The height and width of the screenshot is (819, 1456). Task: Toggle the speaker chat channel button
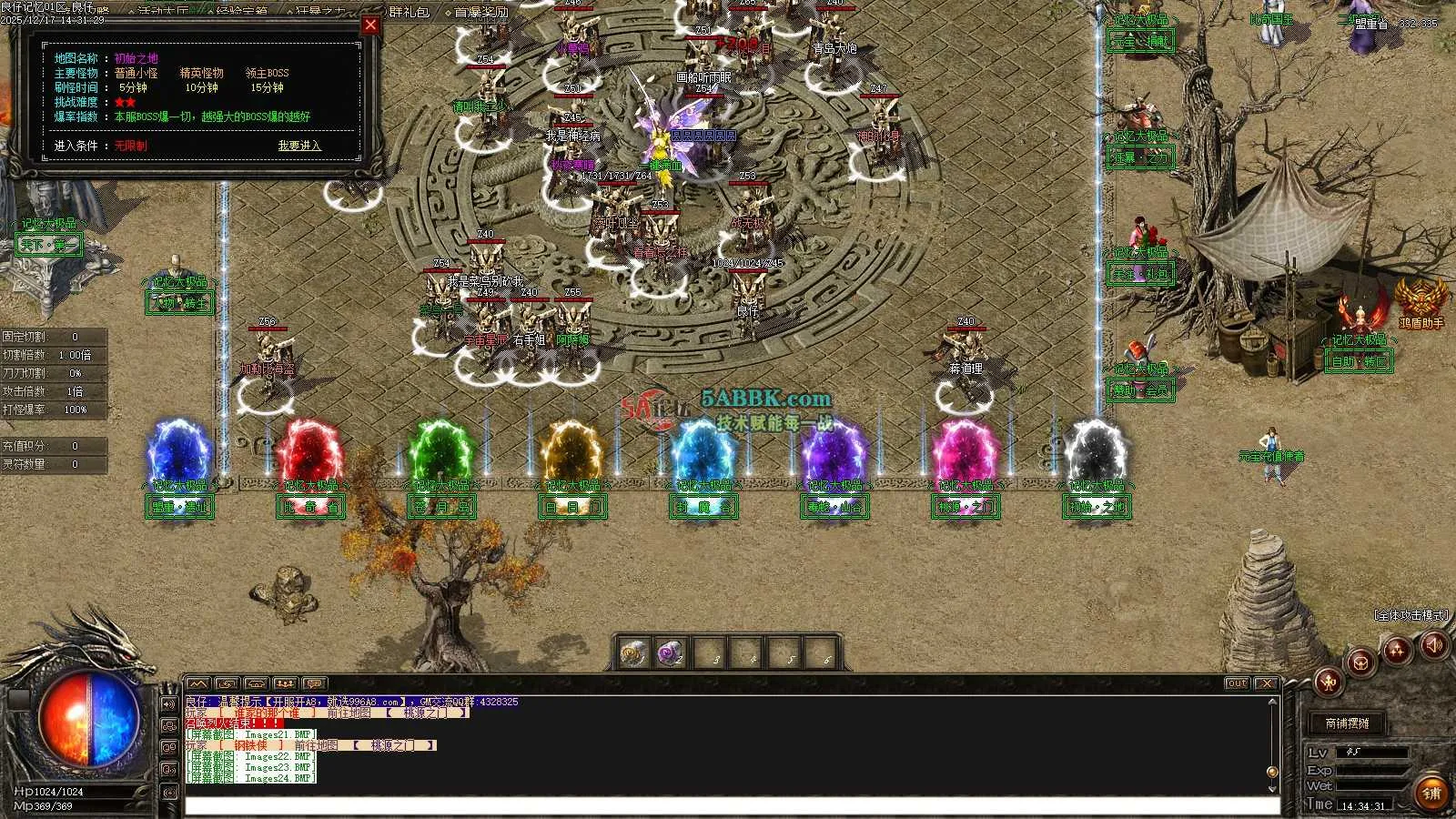[169, 704]
